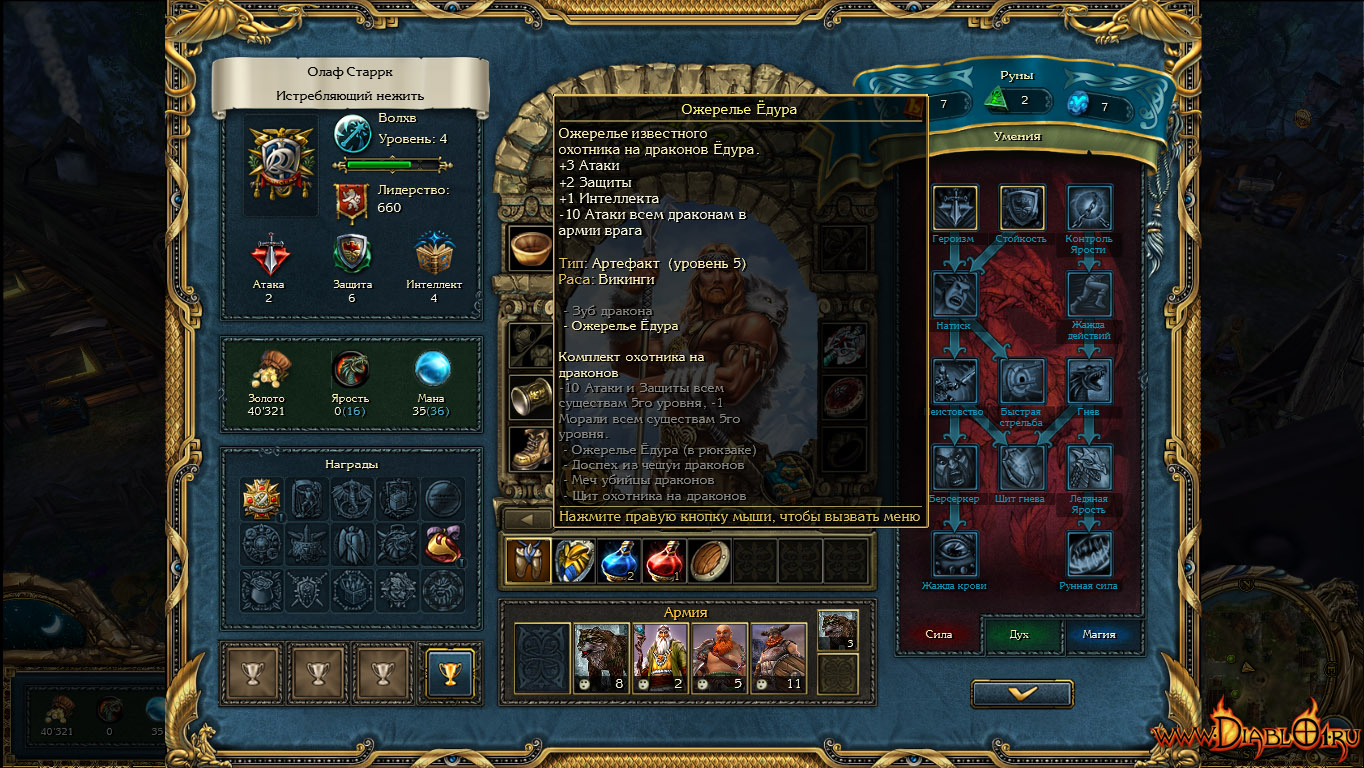The height and width of the screenshot is (768, 1364).
Task: Click the equipped wooden bowl slot
Action: (x=529, y=247)
